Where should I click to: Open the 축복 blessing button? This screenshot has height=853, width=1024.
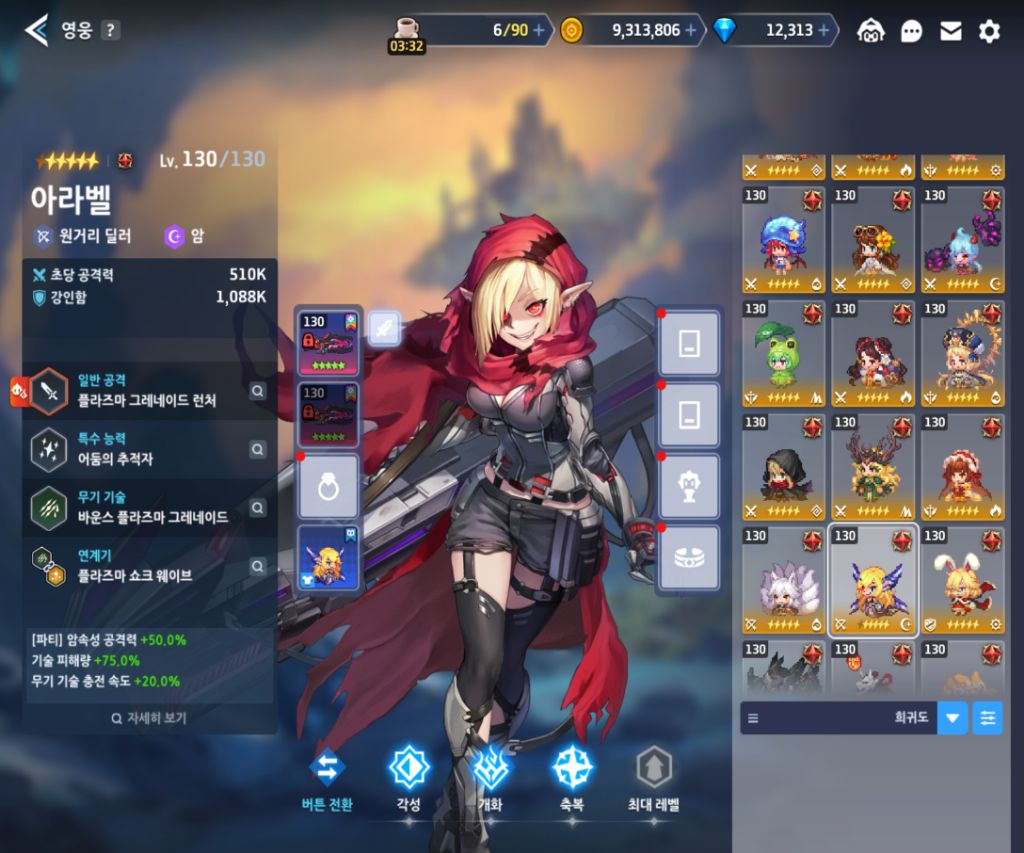(x=572, y=777)
